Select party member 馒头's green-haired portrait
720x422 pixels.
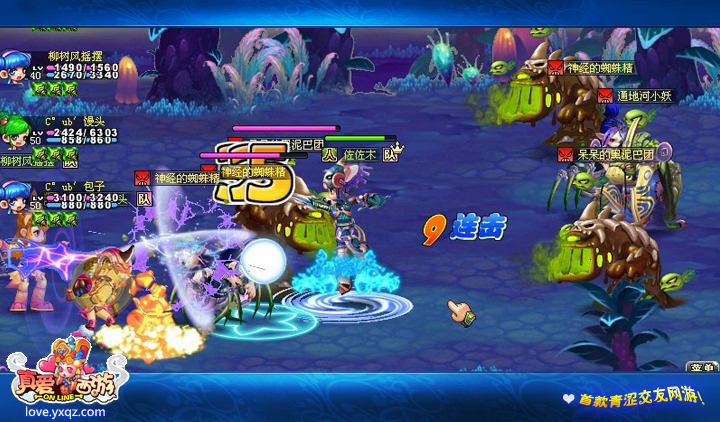(x=17, y=133)
